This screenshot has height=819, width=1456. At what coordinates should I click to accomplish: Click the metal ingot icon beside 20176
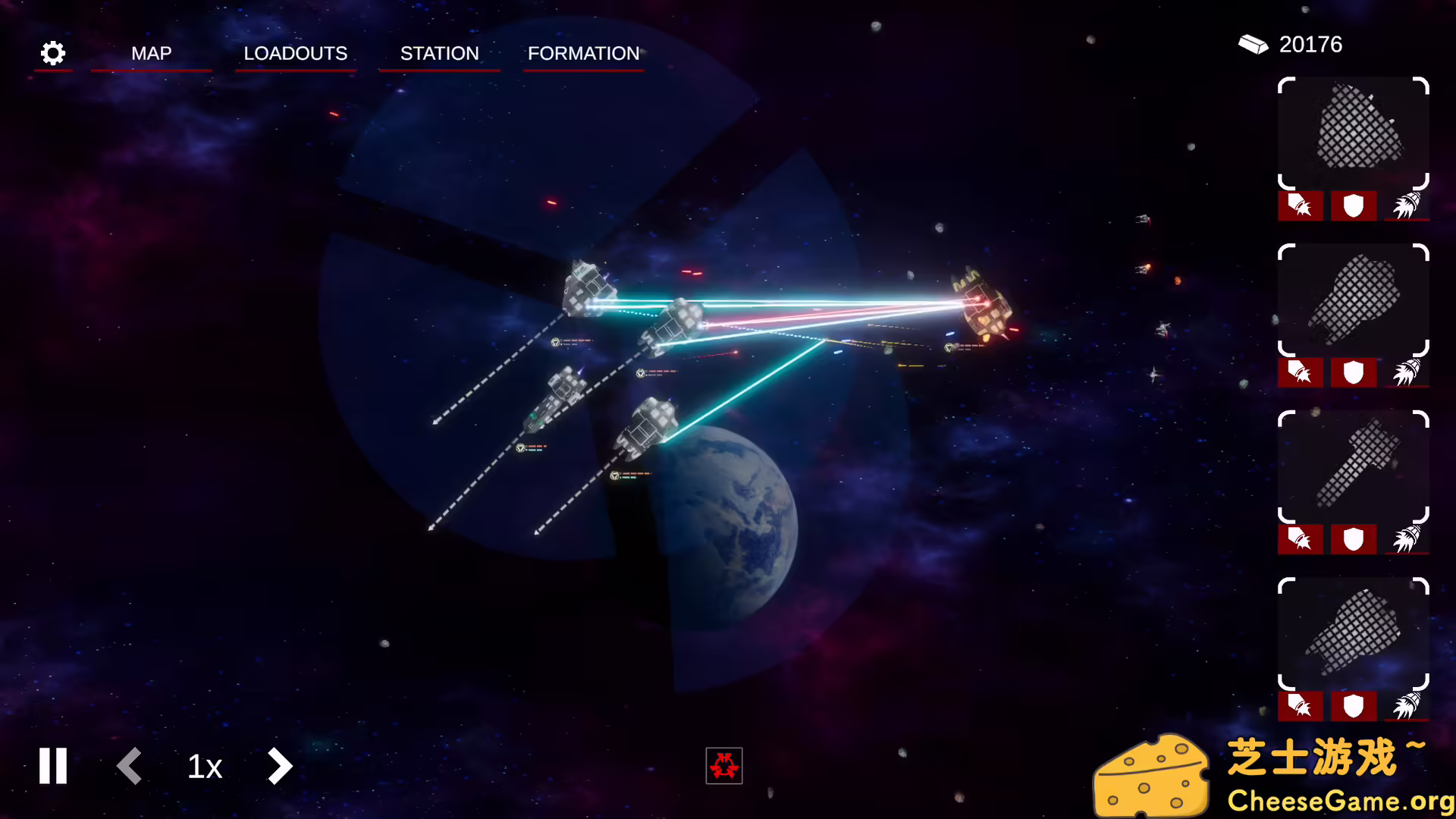tap(1253, 44)
